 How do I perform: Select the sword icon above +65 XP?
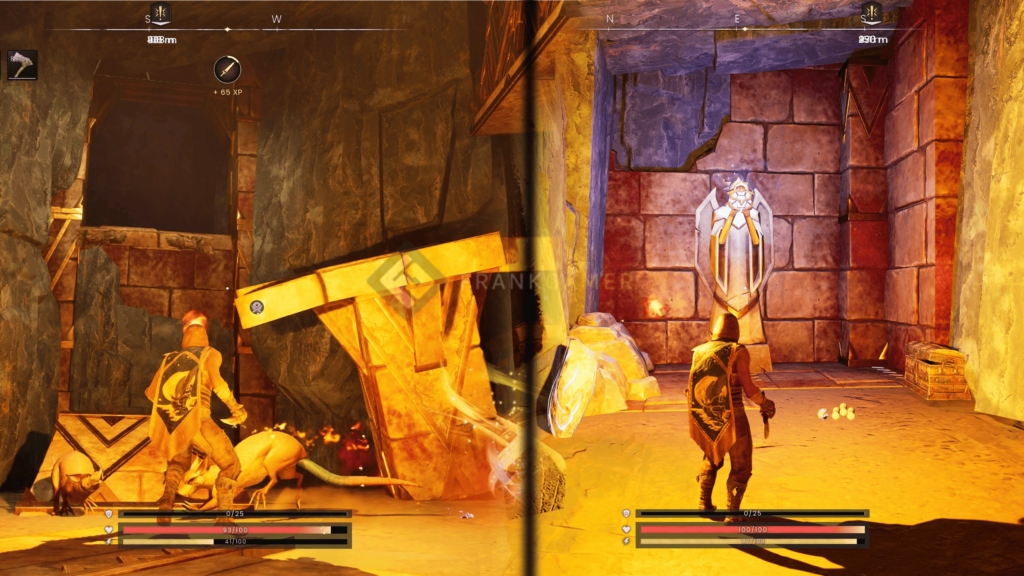point(227,70)
